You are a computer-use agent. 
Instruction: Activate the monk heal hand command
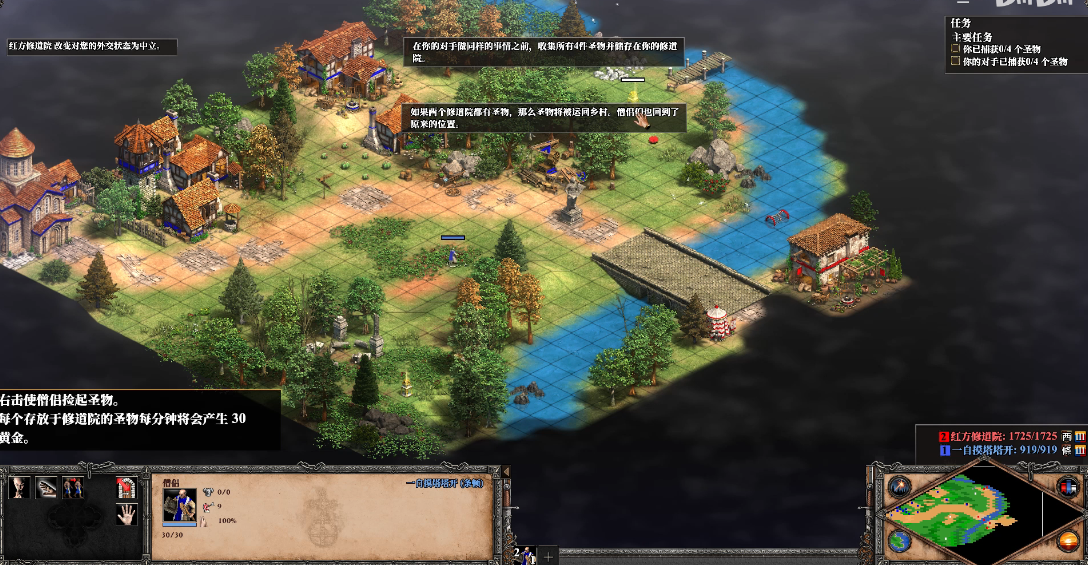[x=47, y=488]
